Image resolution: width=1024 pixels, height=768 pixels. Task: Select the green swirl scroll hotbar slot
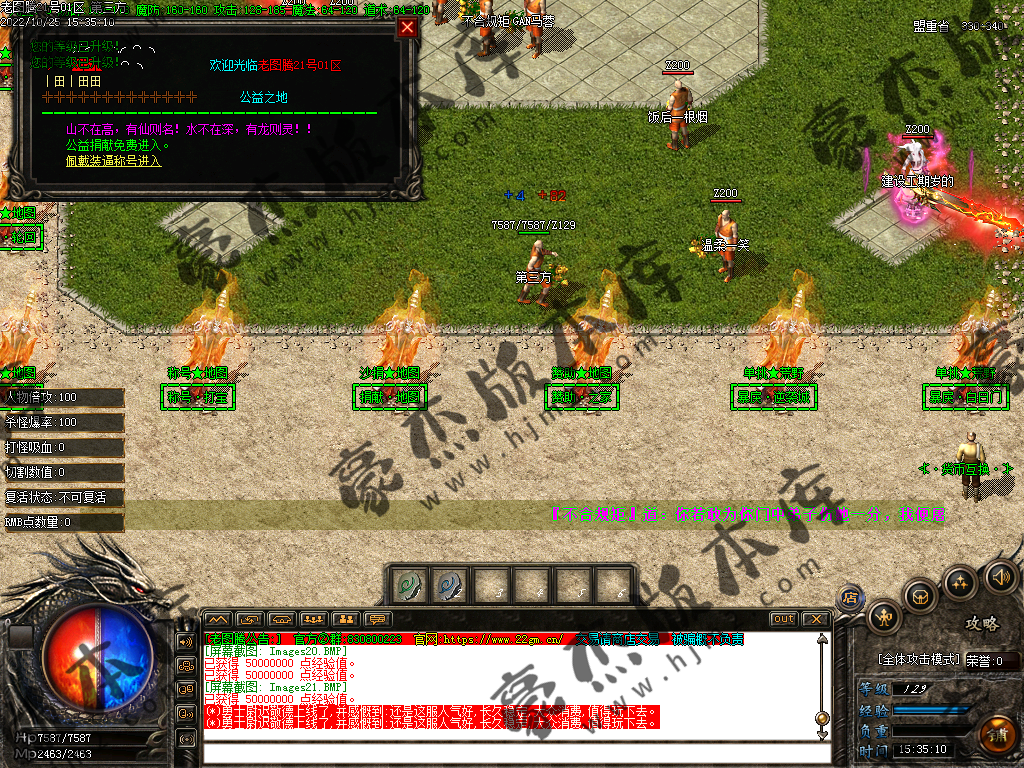point(407,585)
